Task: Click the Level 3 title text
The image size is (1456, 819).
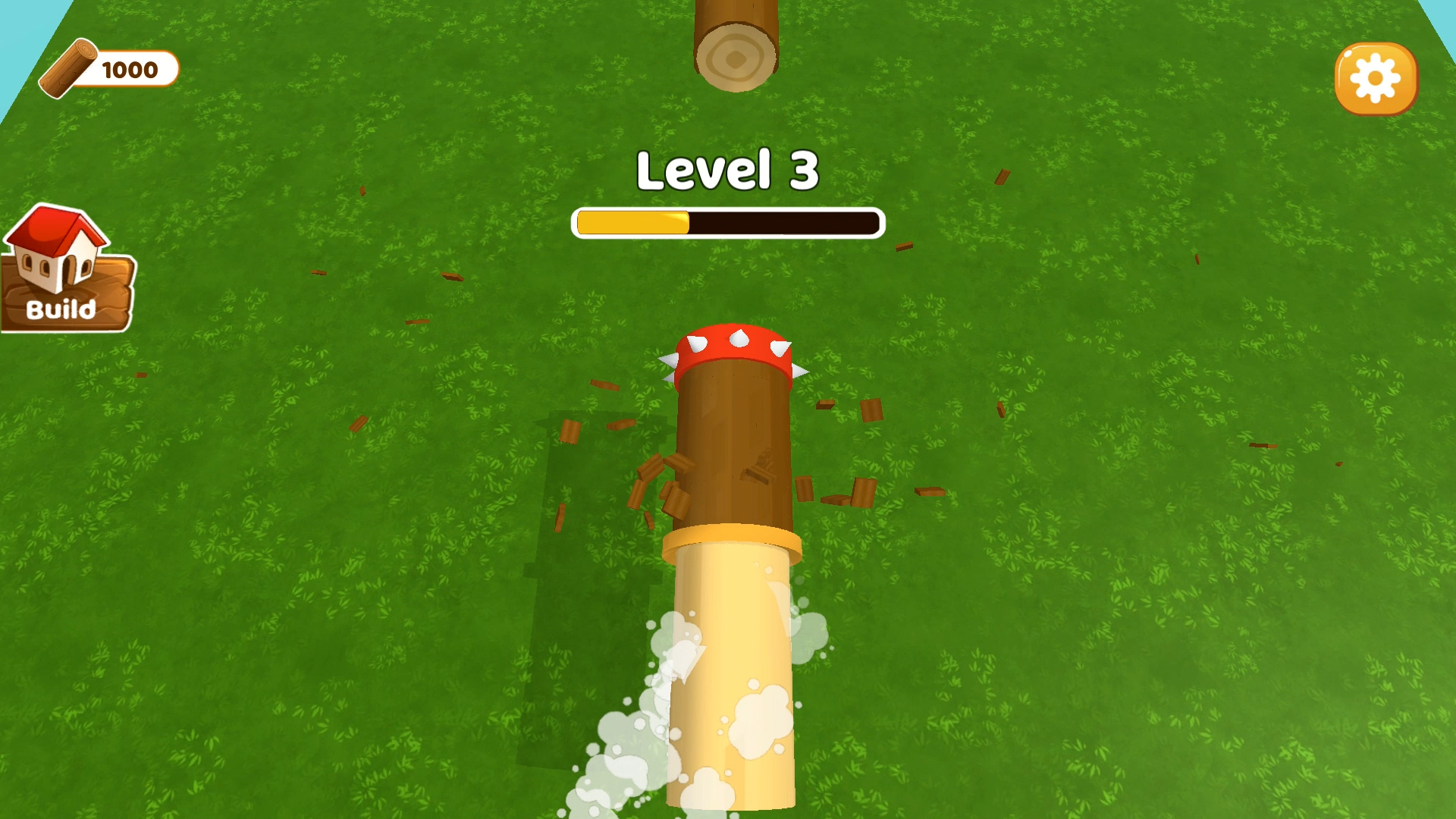Action: click(726, 171)
